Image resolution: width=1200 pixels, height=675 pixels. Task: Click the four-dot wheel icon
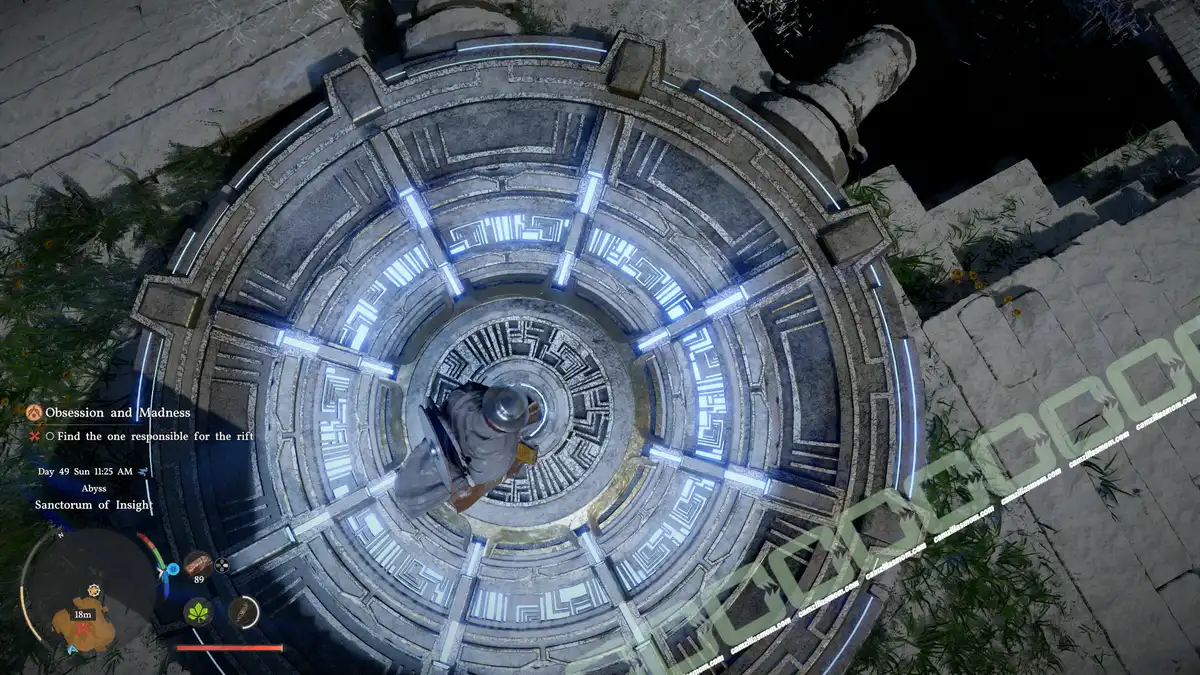(x=222, y=566)
